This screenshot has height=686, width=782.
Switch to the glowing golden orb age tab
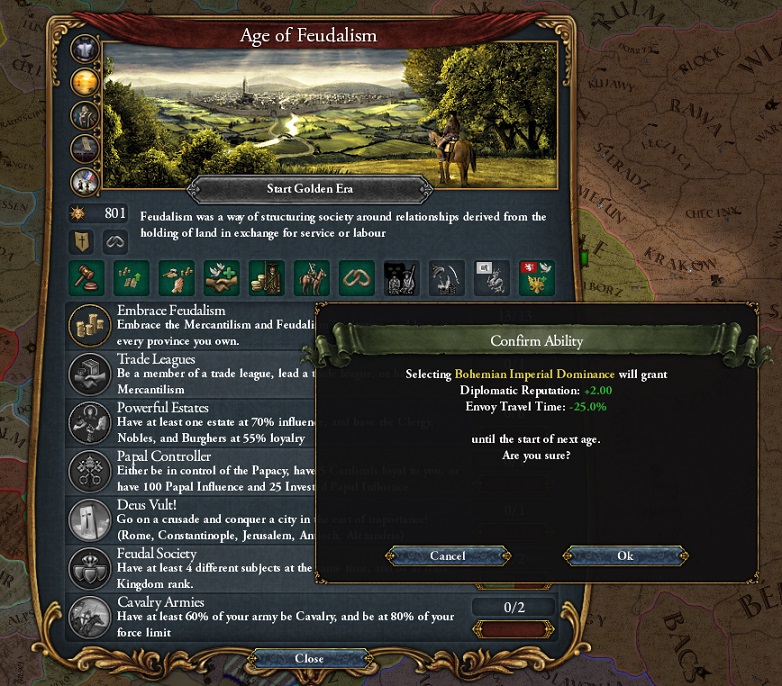(85, 83)
